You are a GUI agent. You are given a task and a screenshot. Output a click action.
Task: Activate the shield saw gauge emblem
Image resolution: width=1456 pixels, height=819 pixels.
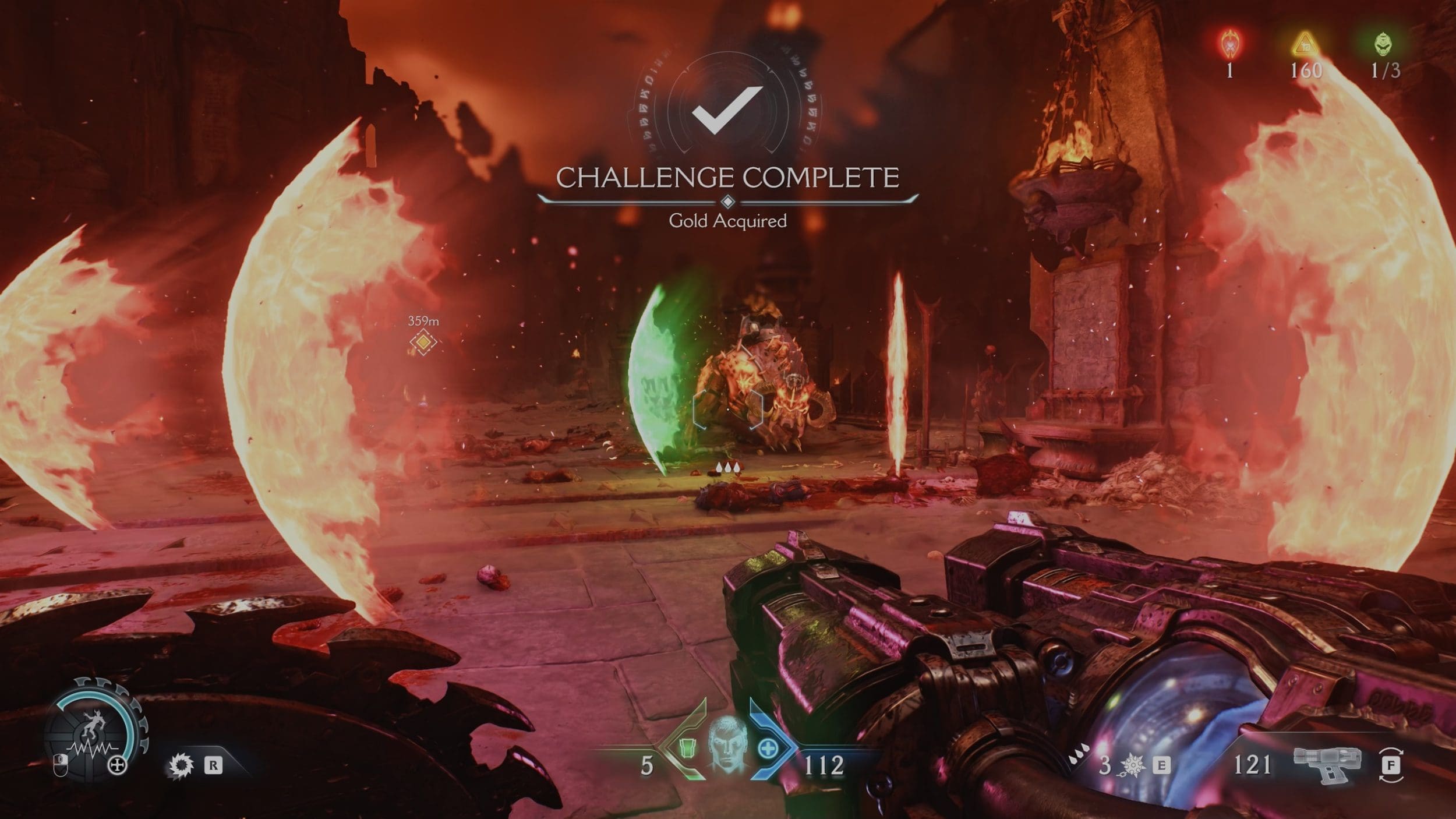[93, 729]
